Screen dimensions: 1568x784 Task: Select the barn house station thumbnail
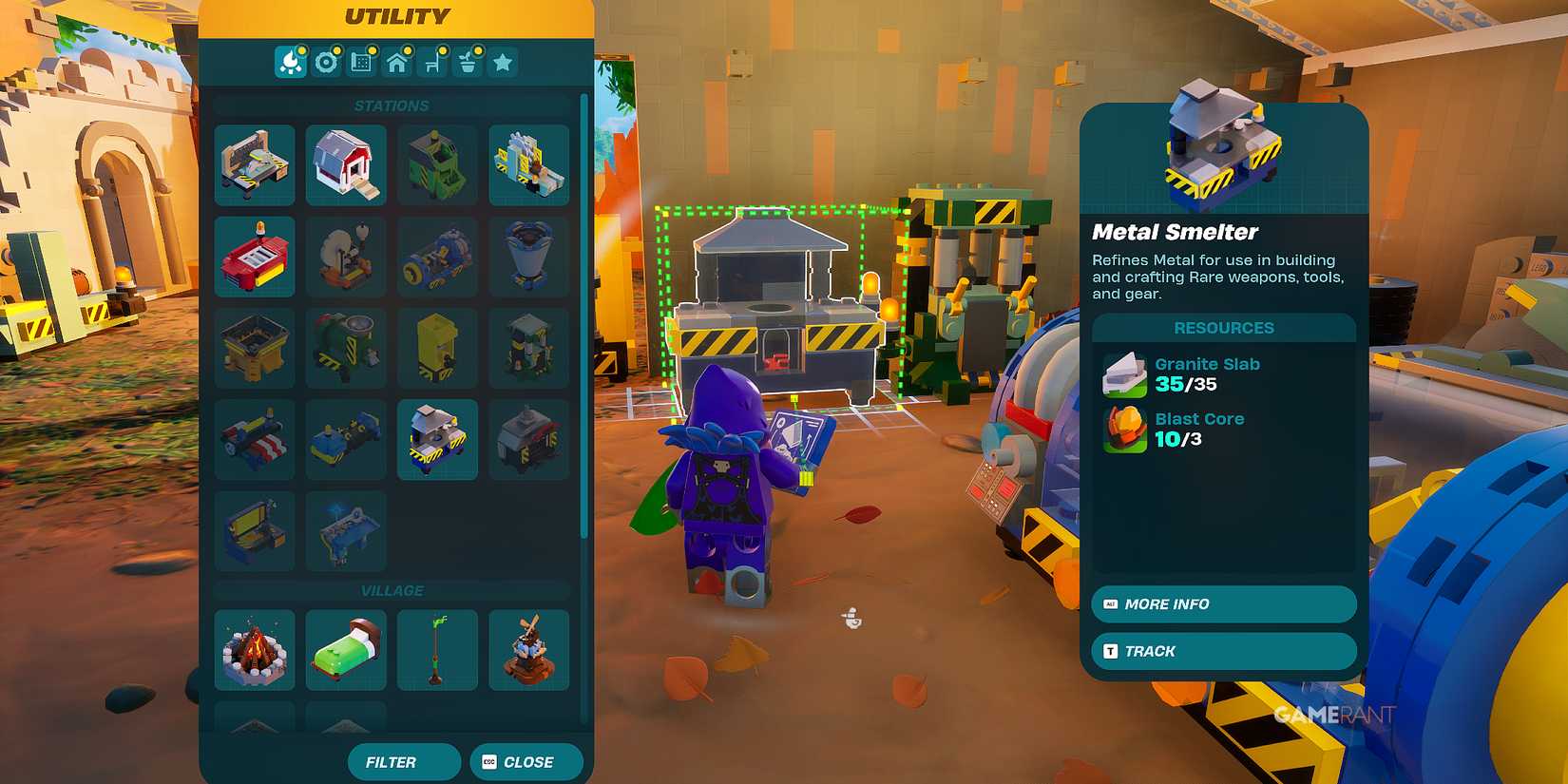[346, 165]
